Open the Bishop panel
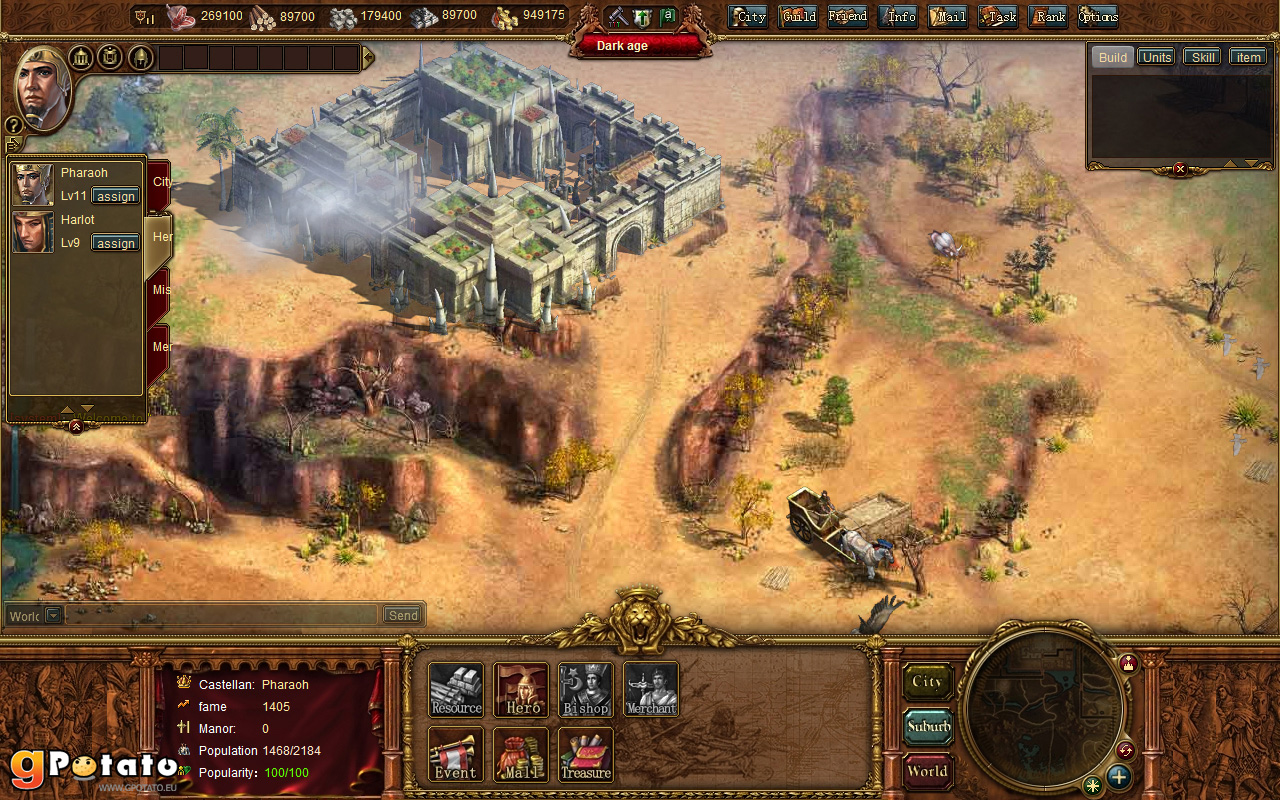 (585, 689)
